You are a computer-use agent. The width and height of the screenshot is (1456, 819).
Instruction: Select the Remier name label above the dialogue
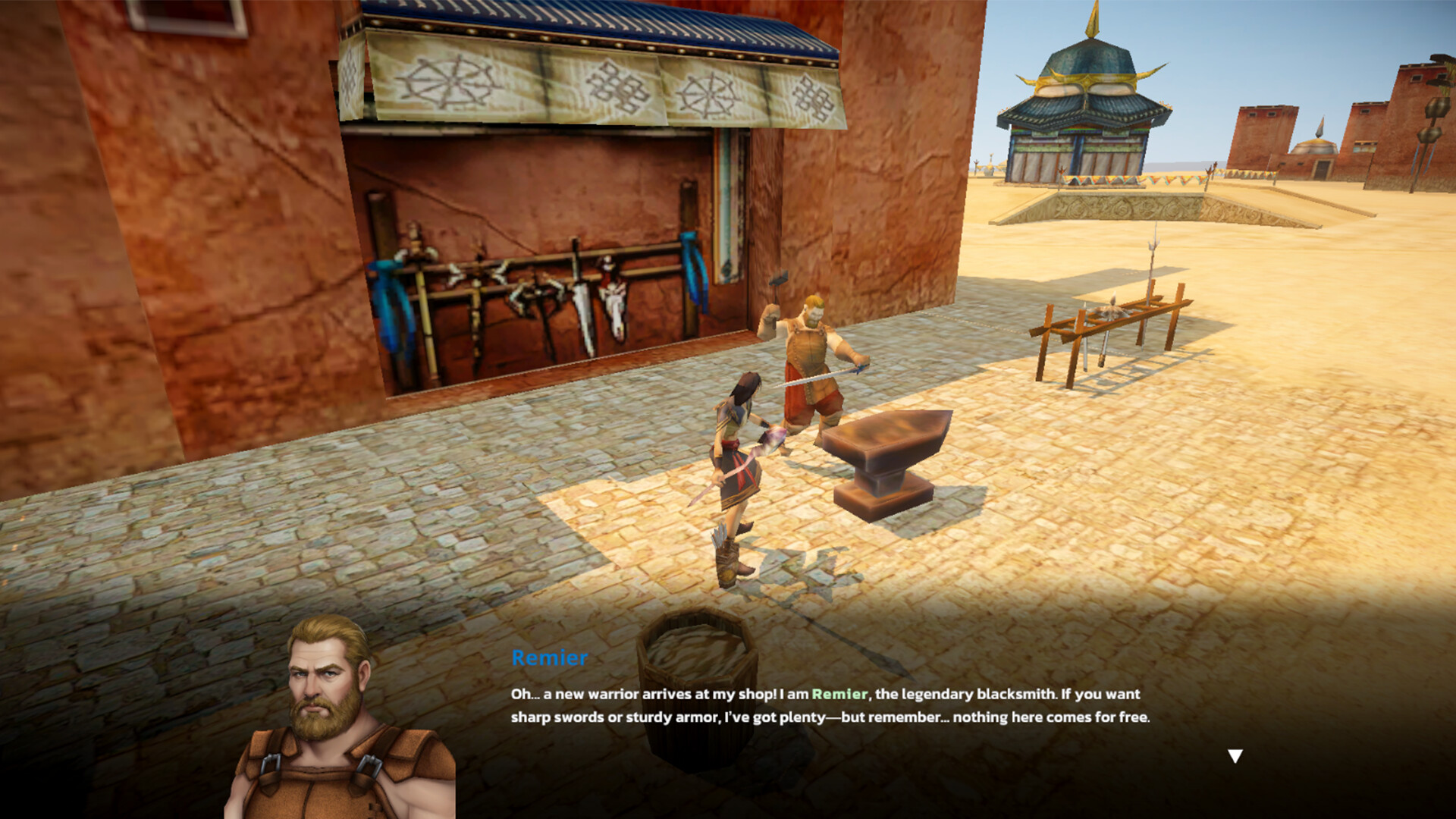[548, 659]
